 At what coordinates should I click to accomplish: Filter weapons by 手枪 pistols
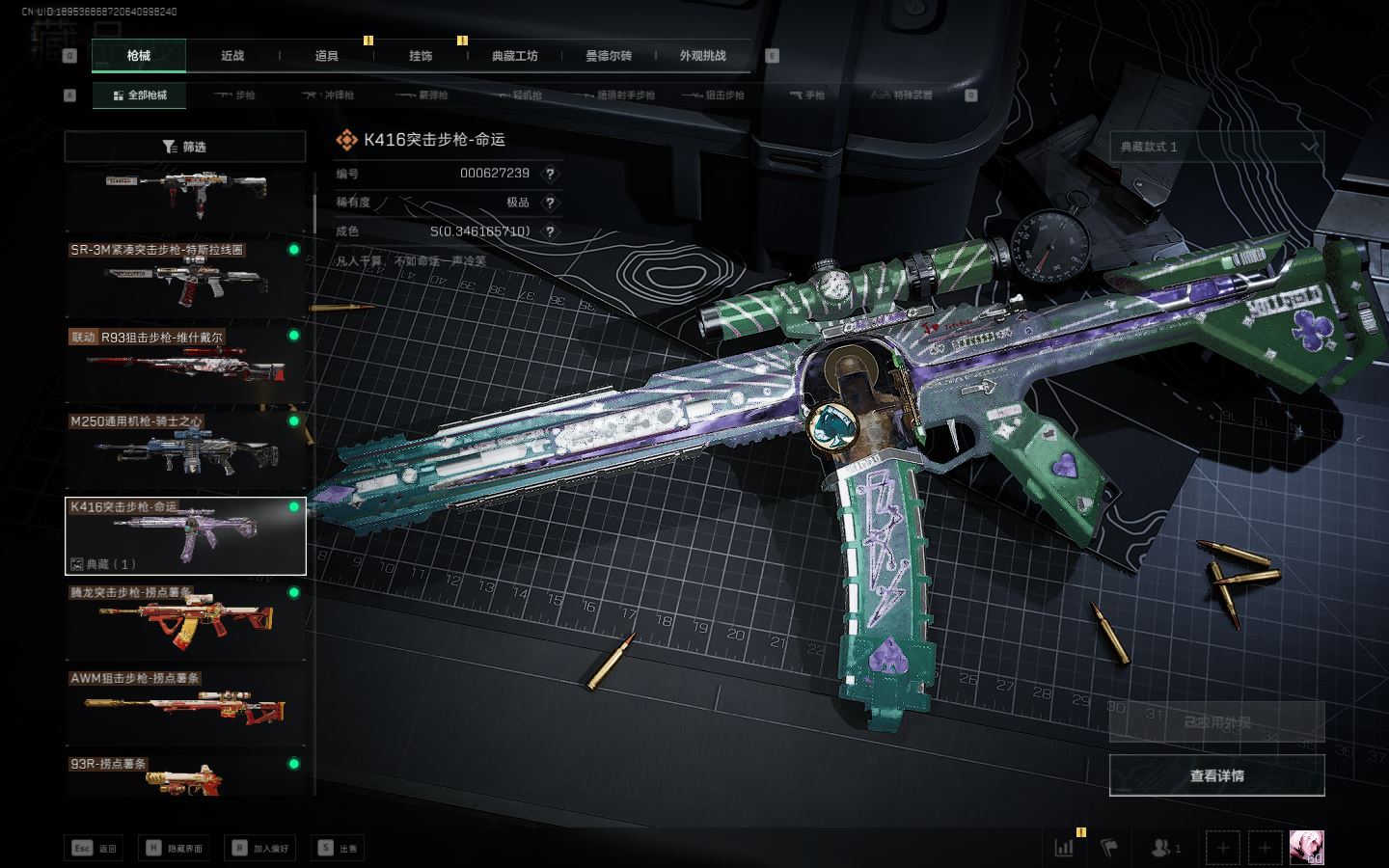coord(807,95)
